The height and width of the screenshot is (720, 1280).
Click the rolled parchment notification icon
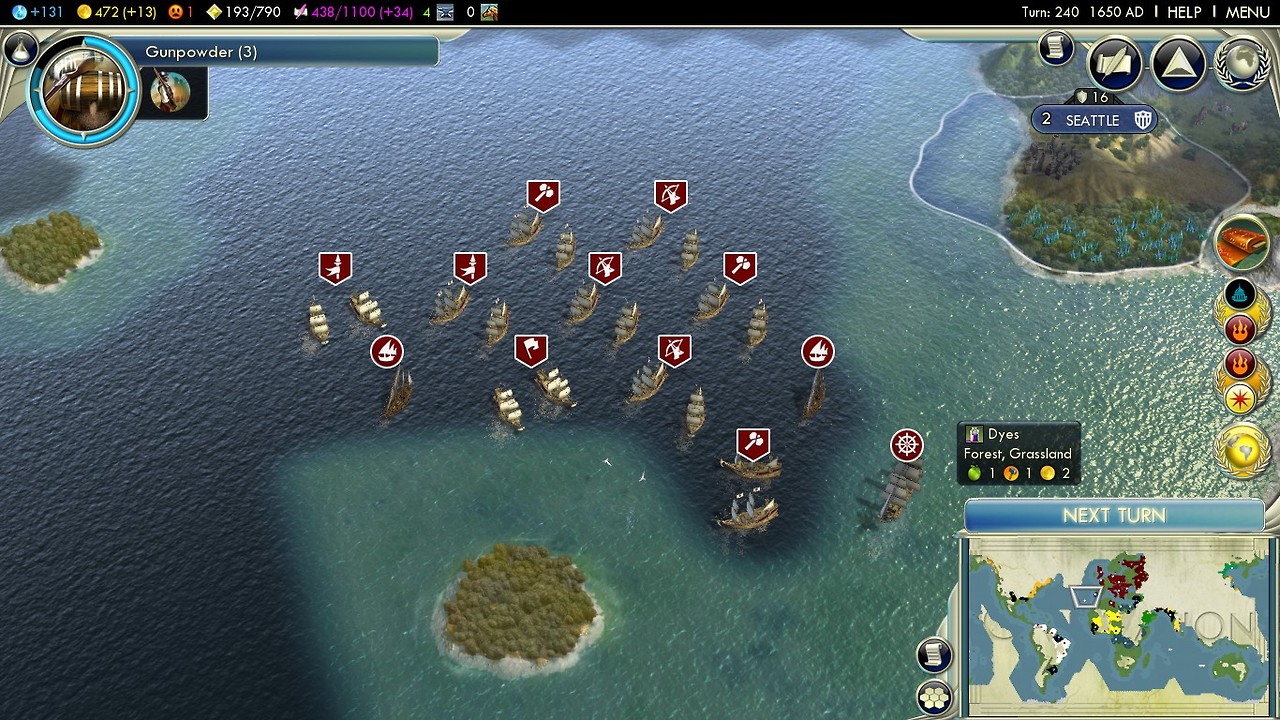pyautogui.click(x=1242, y=243)
